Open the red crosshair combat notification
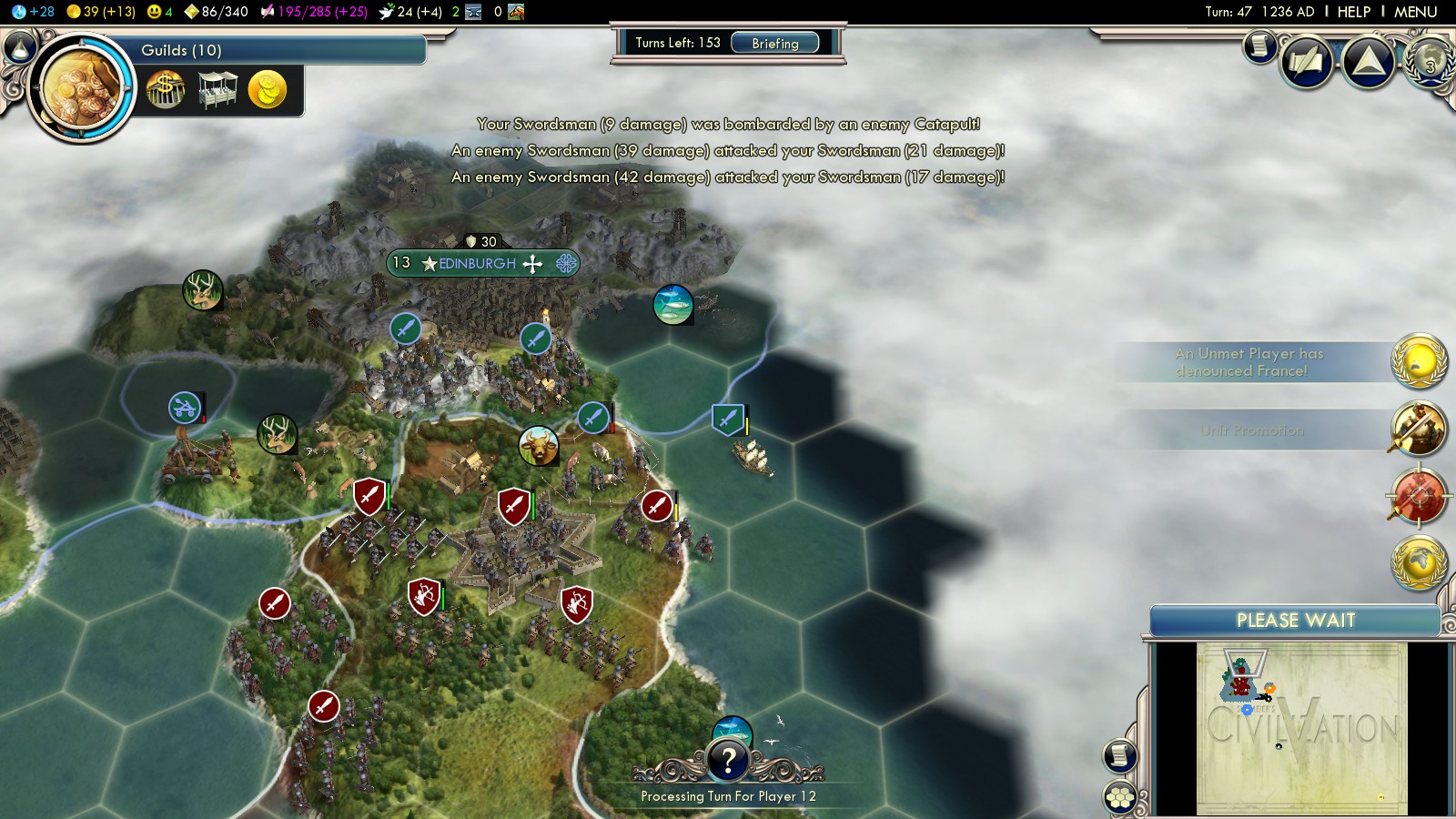Image resolution: width=1456 pixels, height=819 pixels. (1419, 497)
